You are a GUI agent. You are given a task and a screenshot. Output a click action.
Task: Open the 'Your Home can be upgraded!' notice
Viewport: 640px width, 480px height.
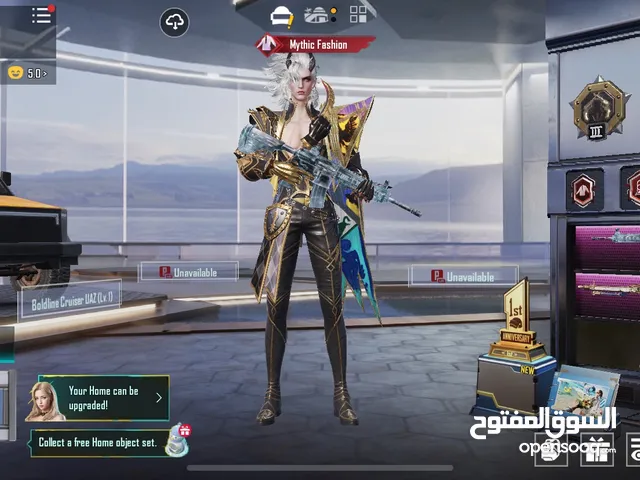coord(98,398)
